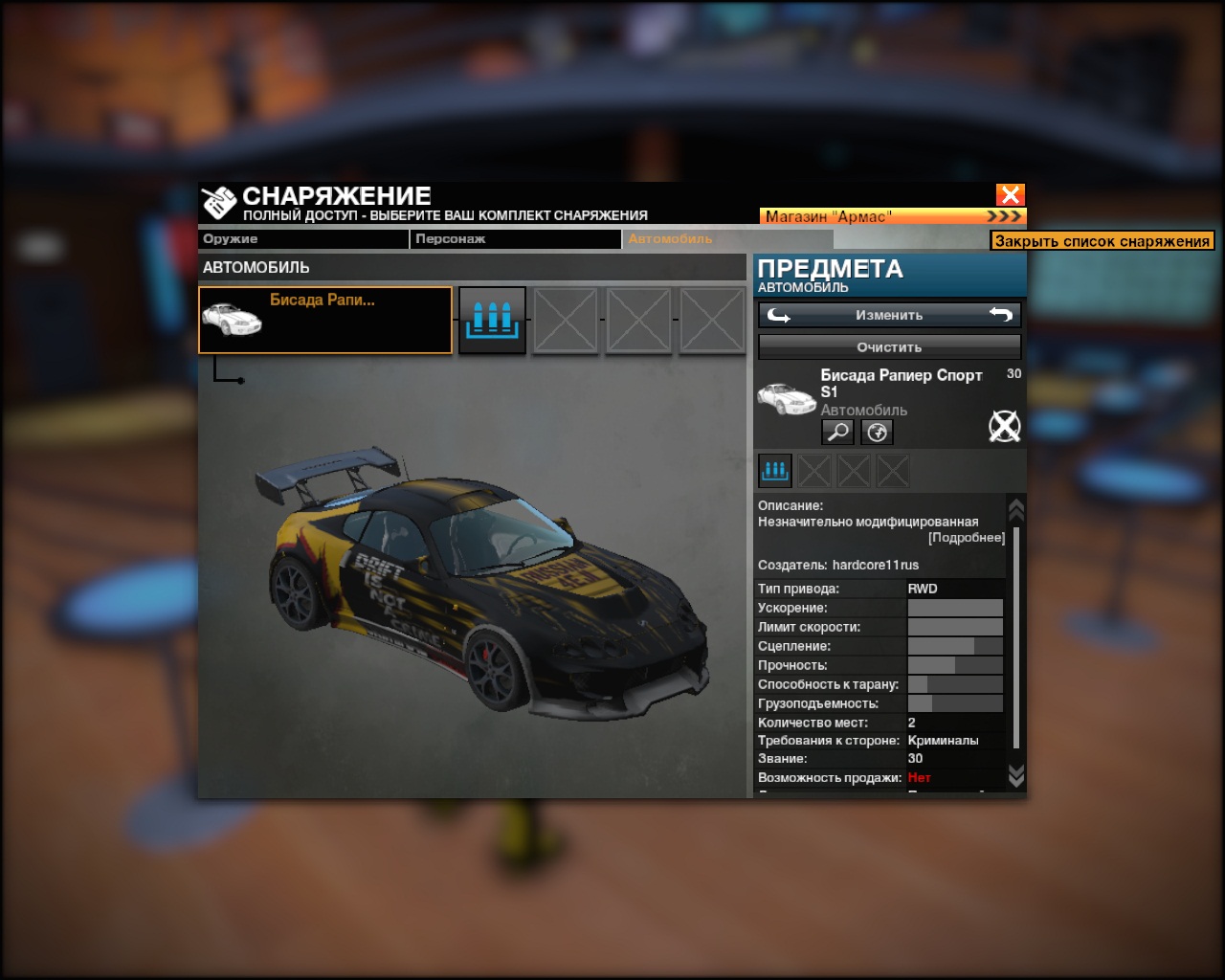Click the Изменить button

click(889, 315)
